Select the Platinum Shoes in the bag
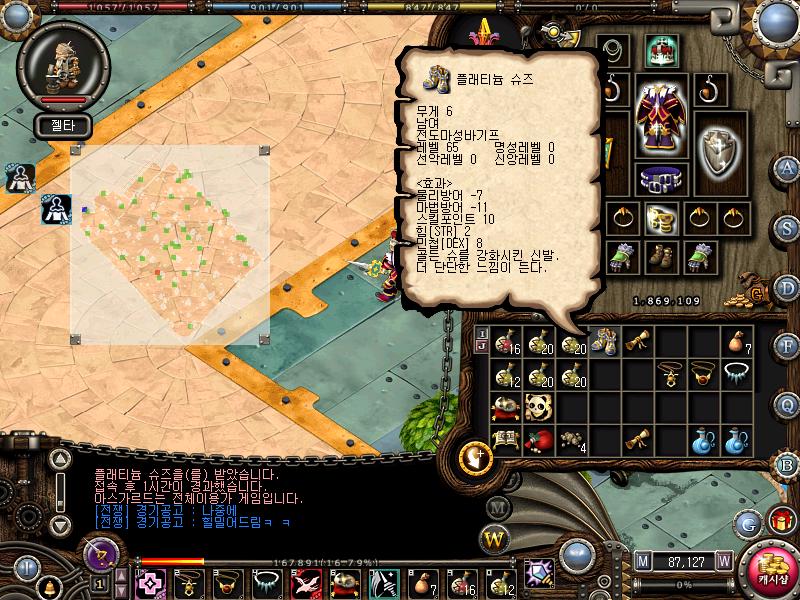The width and height of the screenshot is (800, 600). coord(603,342)
